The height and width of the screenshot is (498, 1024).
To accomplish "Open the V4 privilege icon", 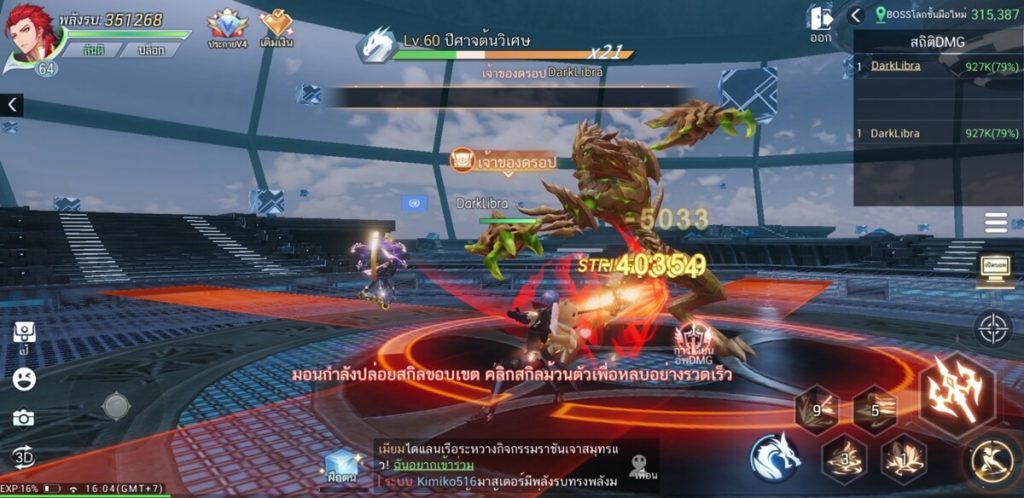I will 227,27.
